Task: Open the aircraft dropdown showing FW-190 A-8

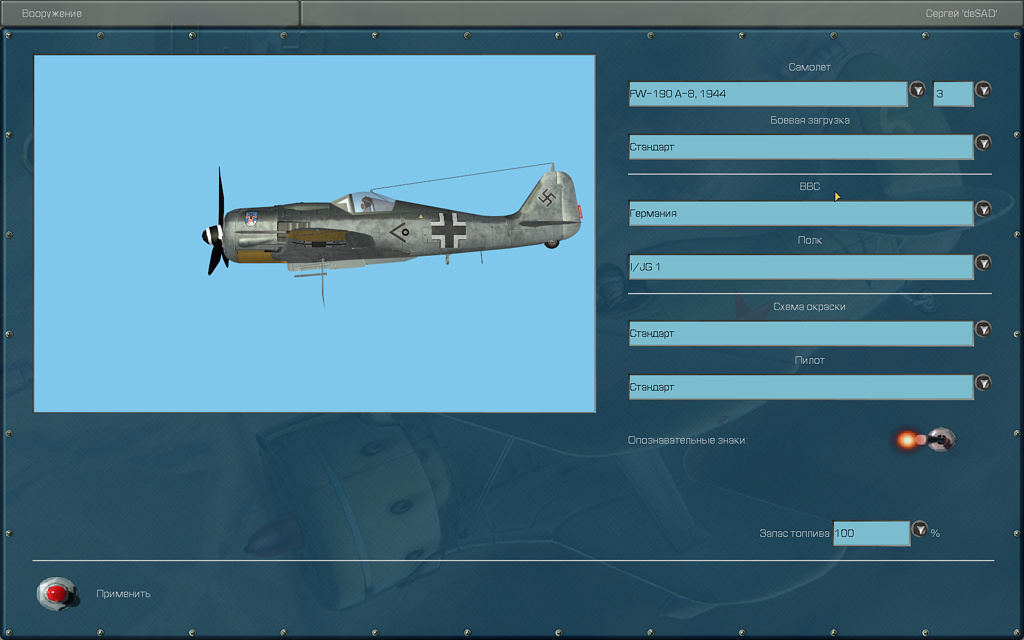Action: [x=917, y=91]
